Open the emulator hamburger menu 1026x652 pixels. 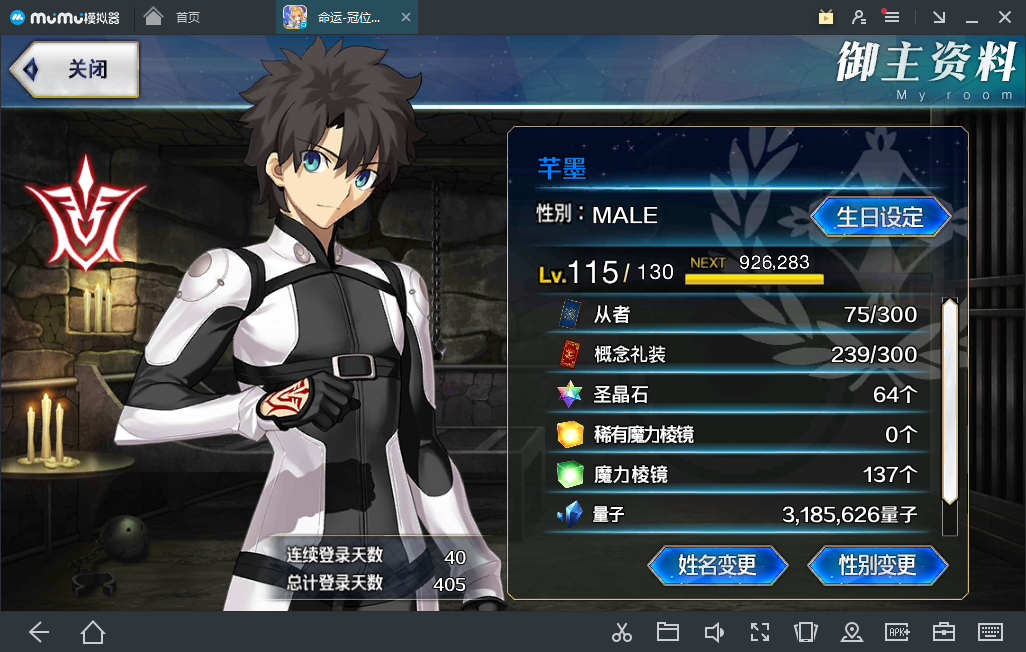pyautogui.click(x=891, y=17)
